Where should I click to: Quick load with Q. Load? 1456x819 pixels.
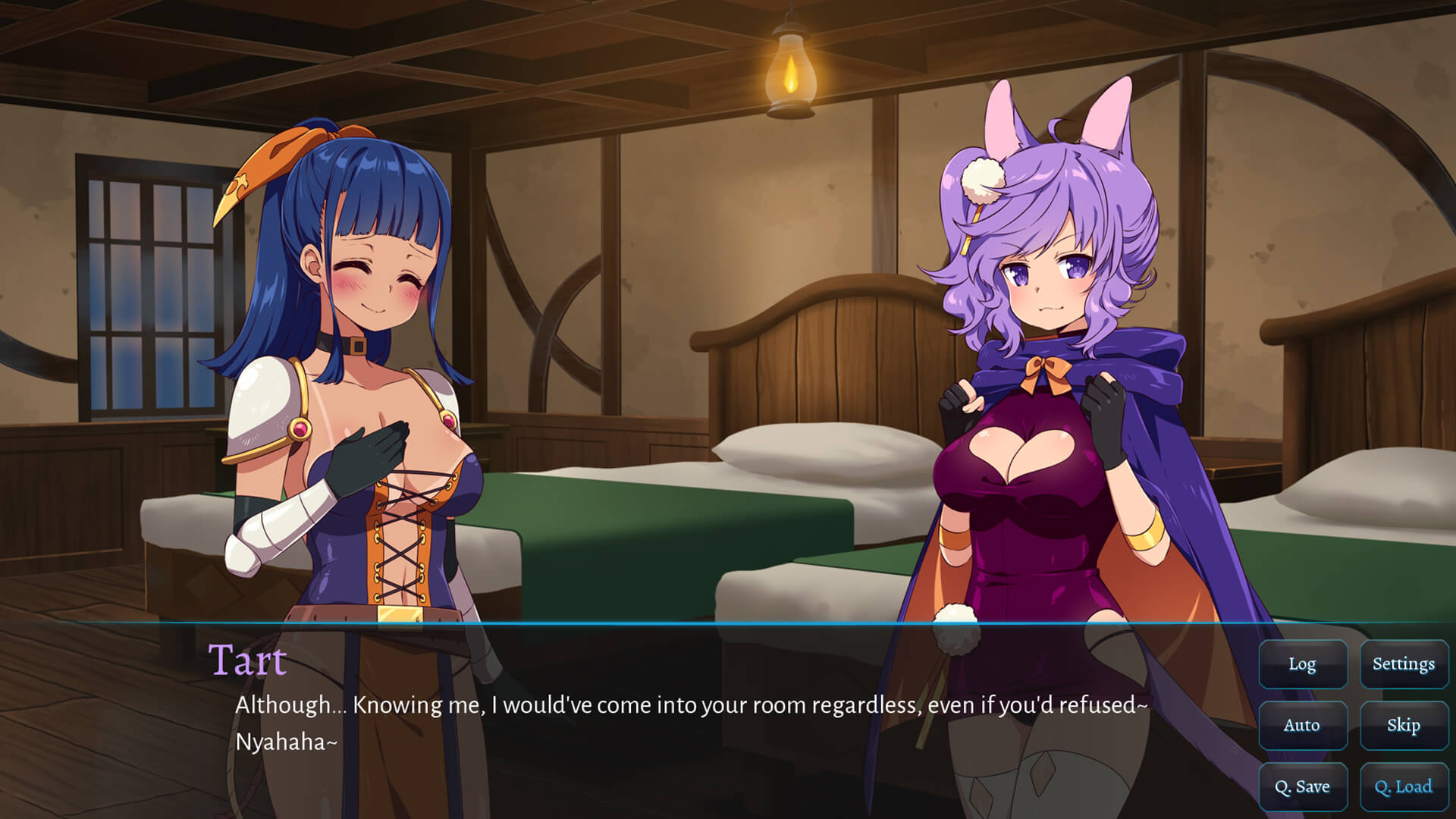[1403, 787]
